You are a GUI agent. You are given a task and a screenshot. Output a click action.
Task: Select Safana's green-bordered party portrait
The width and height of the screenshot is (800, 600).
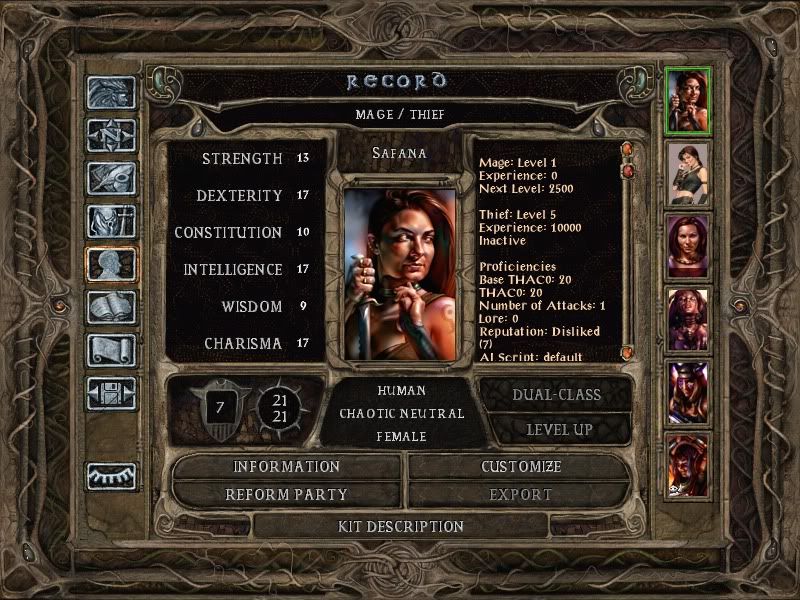coord(688,99)
